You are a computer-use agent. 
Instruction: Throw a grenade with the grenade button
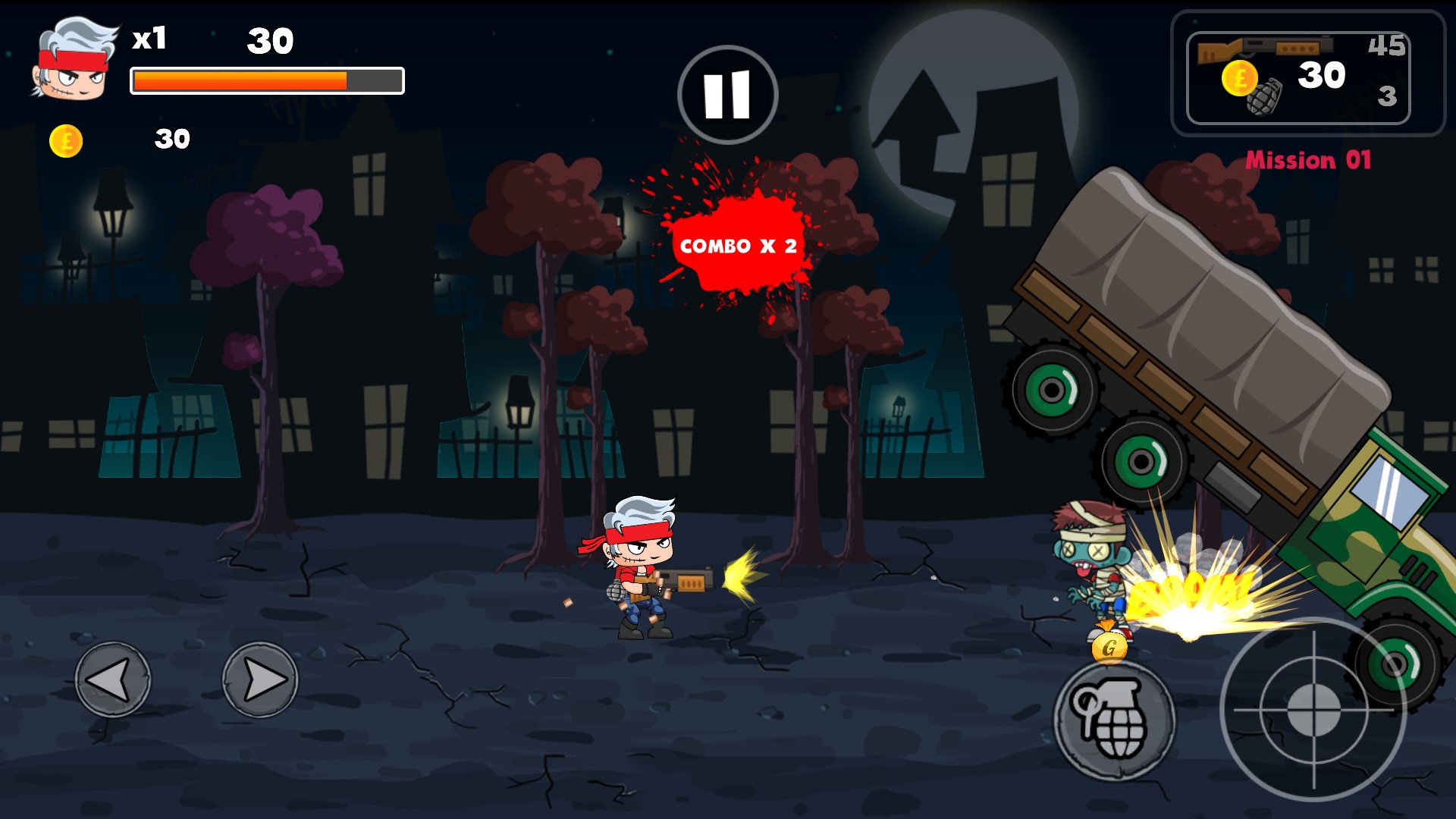[1113, 720]
